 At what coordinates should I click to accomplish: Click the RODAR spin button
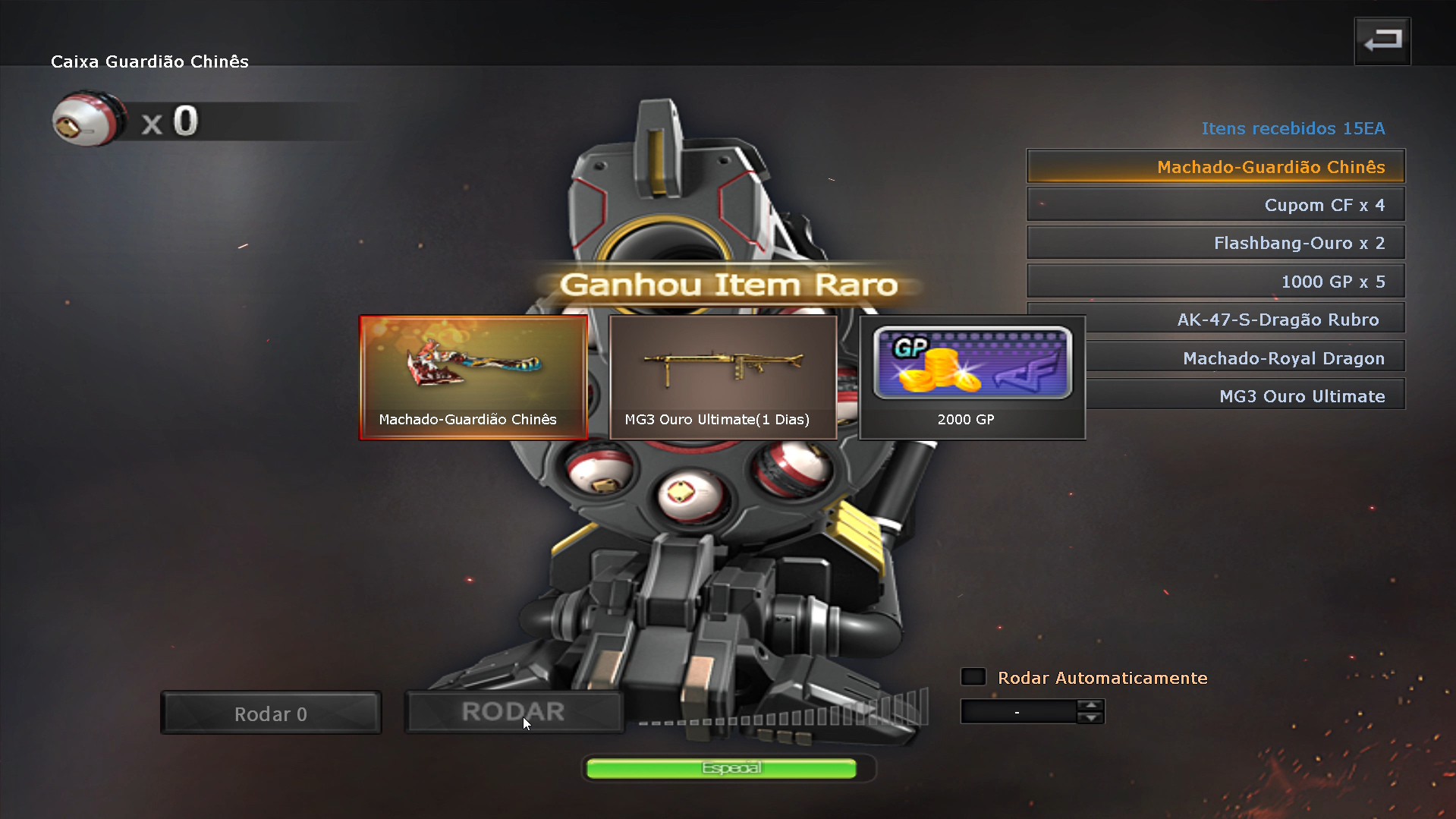click(514, 712)
